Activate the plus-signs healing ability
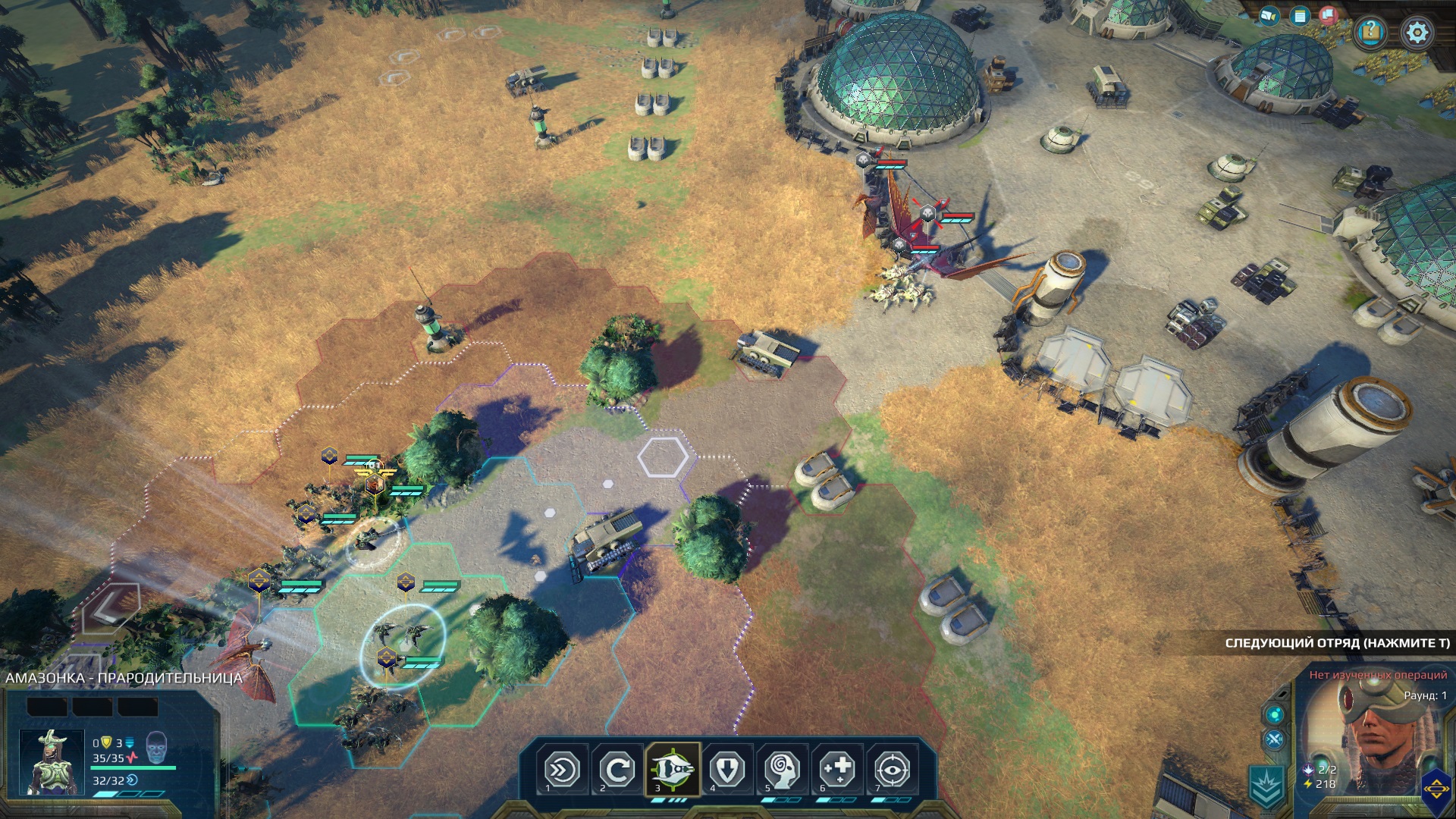The width and height of the screenshot is (1456, 819). [x=837, y=770]
